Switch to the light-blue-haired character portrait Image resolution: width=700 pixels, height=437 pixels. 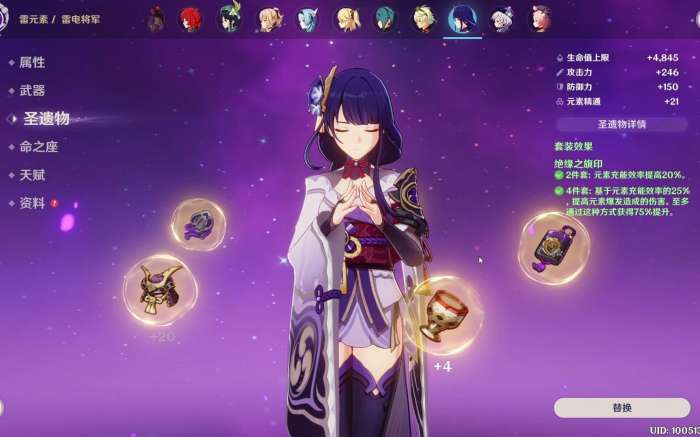click(308, 19)
